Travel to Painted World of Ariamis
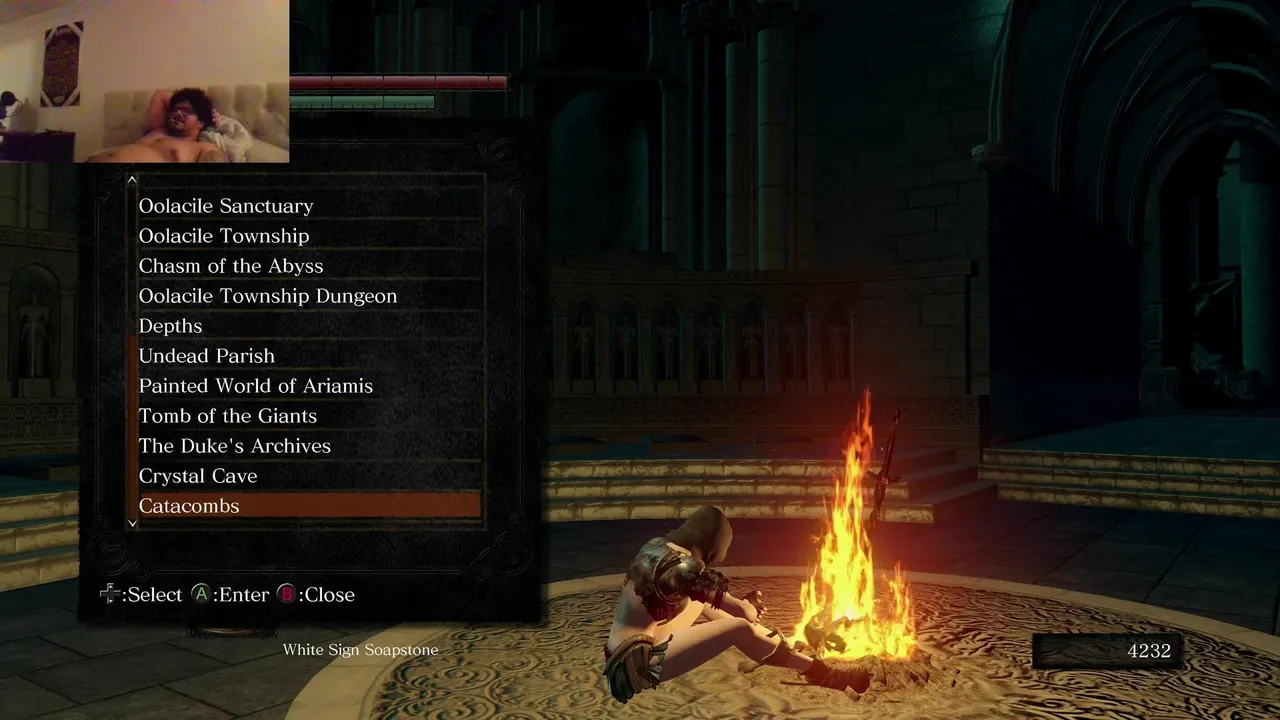 click(x=256, y=386)
